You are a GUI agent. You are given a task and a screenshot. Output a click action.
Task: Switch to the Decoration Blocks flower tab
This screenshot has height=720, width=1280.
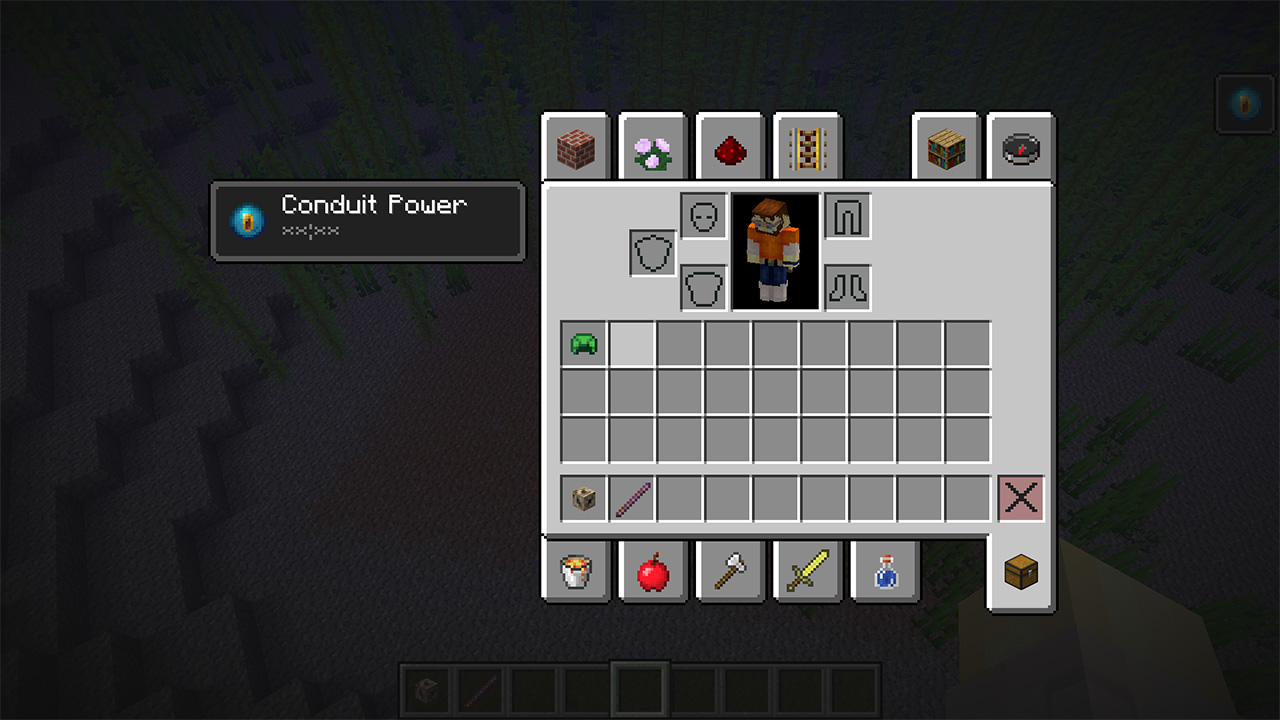tap(652, 149)
